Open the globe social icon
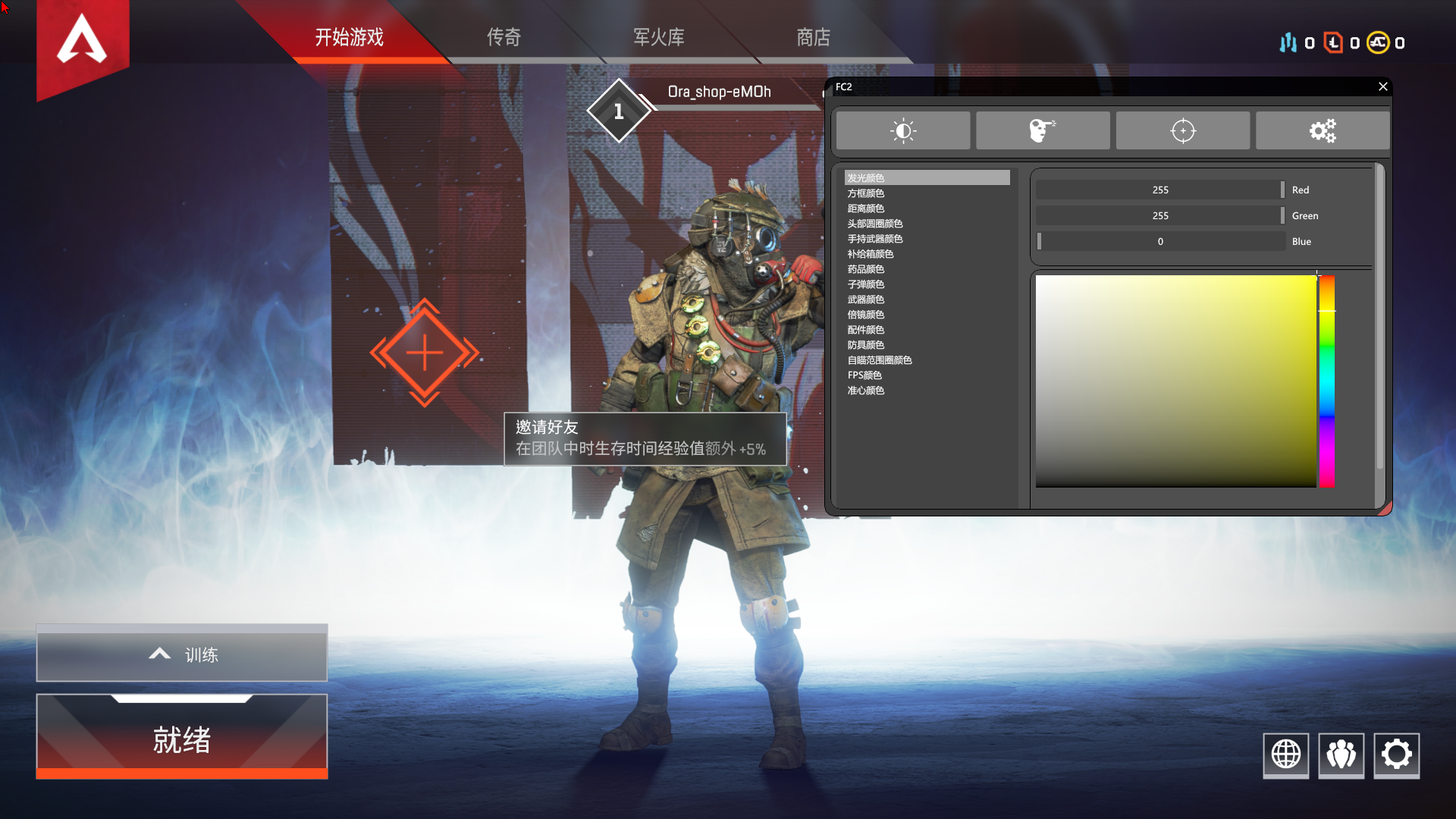1456x819 pixels. (x=1285, y=755)
